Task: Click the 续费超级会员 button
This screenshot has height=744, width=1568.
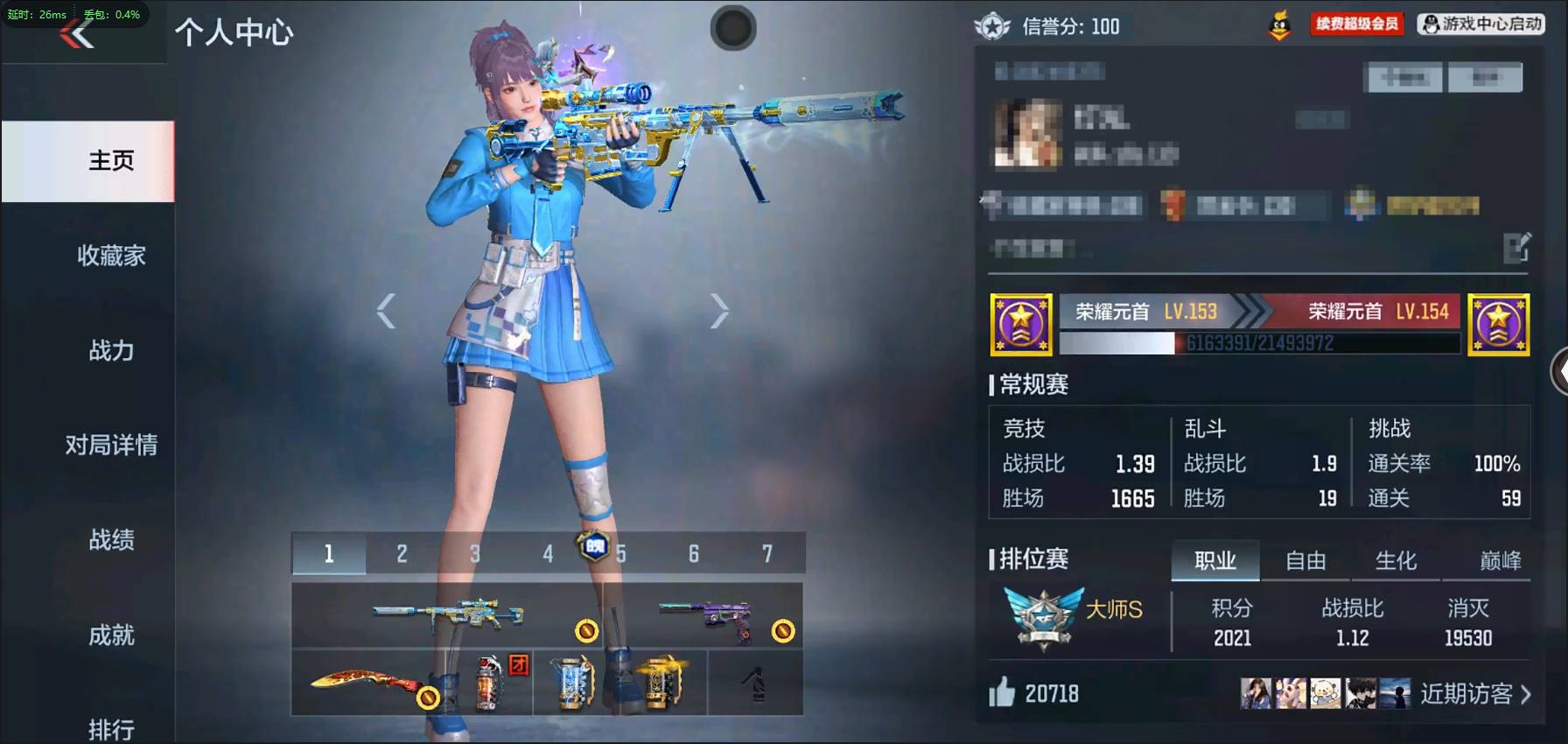Action: tap(1356, 24)
